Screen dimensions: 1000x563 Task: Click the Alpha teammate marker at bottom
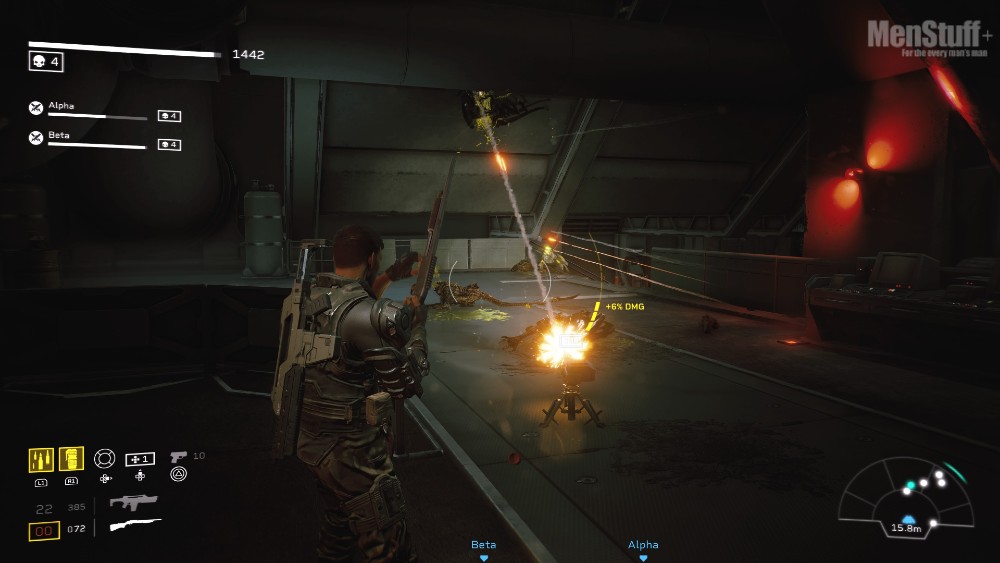[x=643, y=549]
